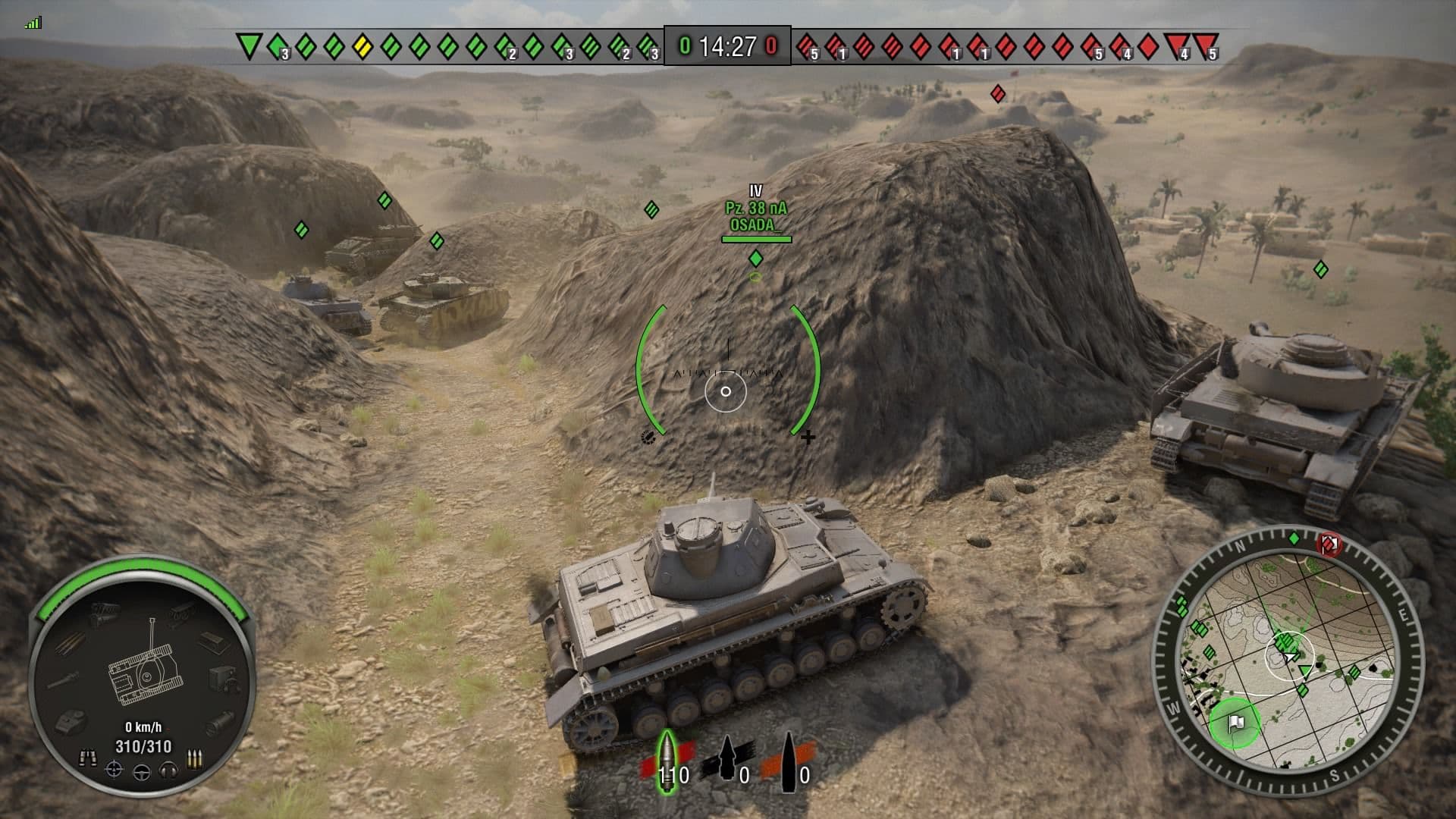Screen dimensions: 1456x819
Task: Click the headphones radio operator icon
Action: [x=167, y=770]
